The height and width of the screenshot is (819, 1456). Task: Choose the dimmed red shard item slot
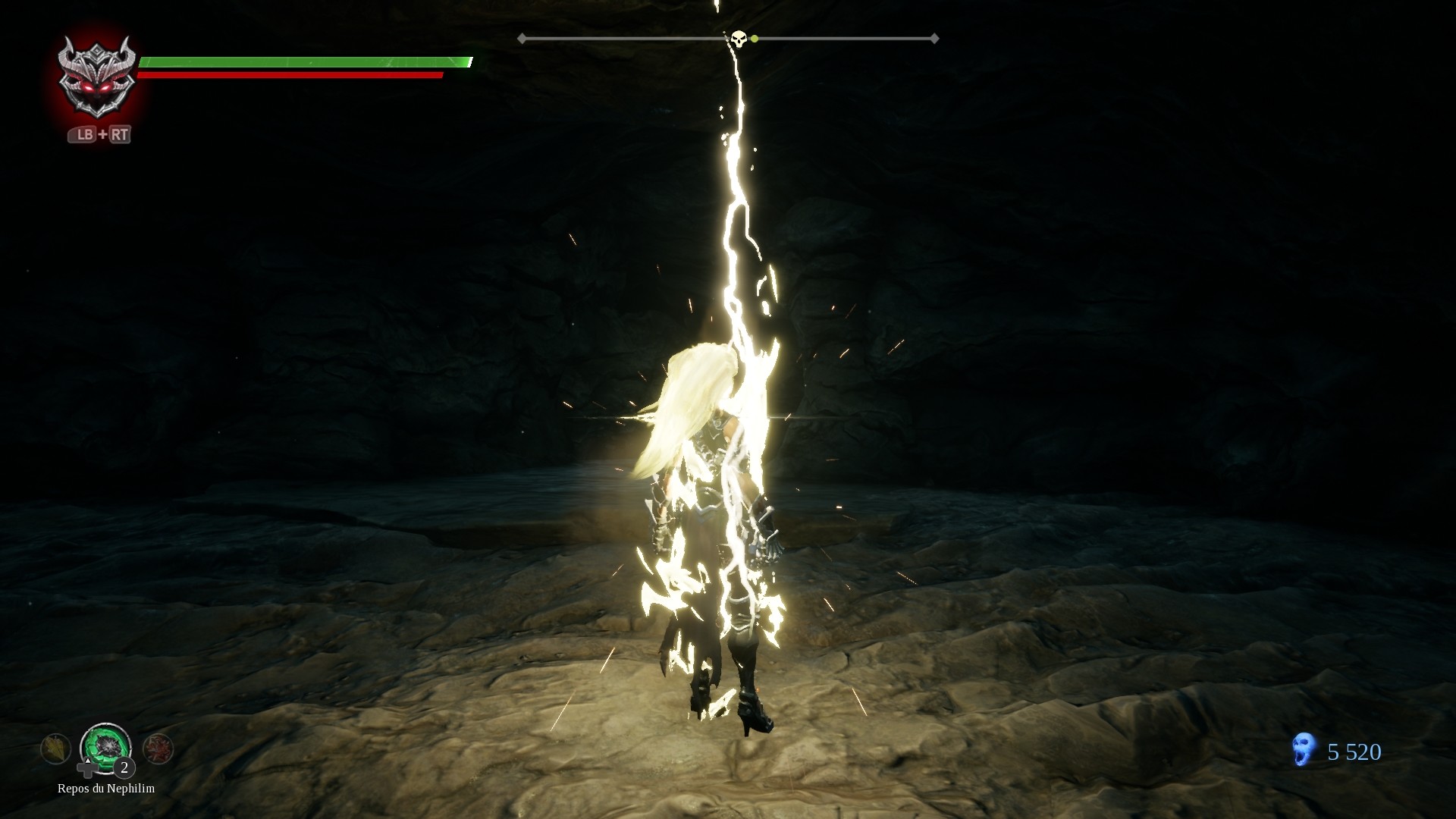point(158,749)
